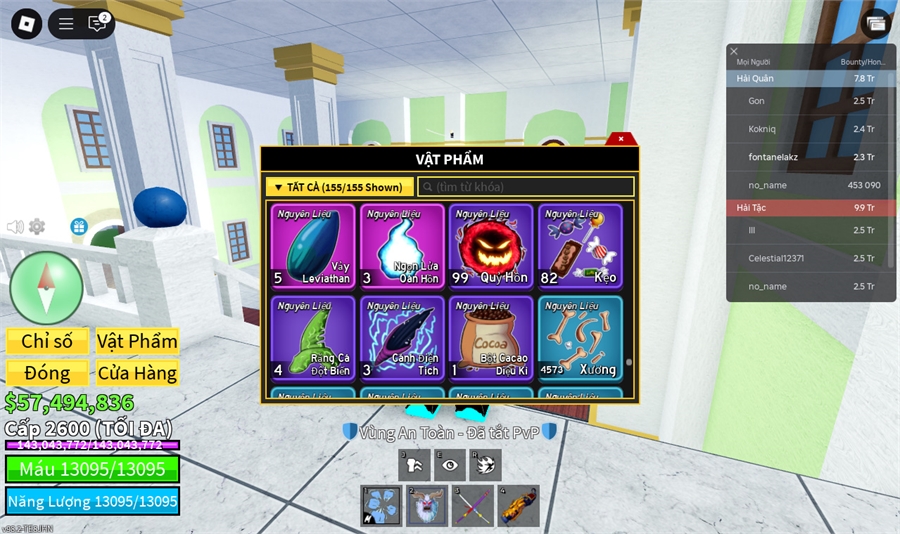Viewport: 900px width, 534px height.
Task: Choose the Quỷ Hồn pumpkin item
Action: tap(491, 246)
